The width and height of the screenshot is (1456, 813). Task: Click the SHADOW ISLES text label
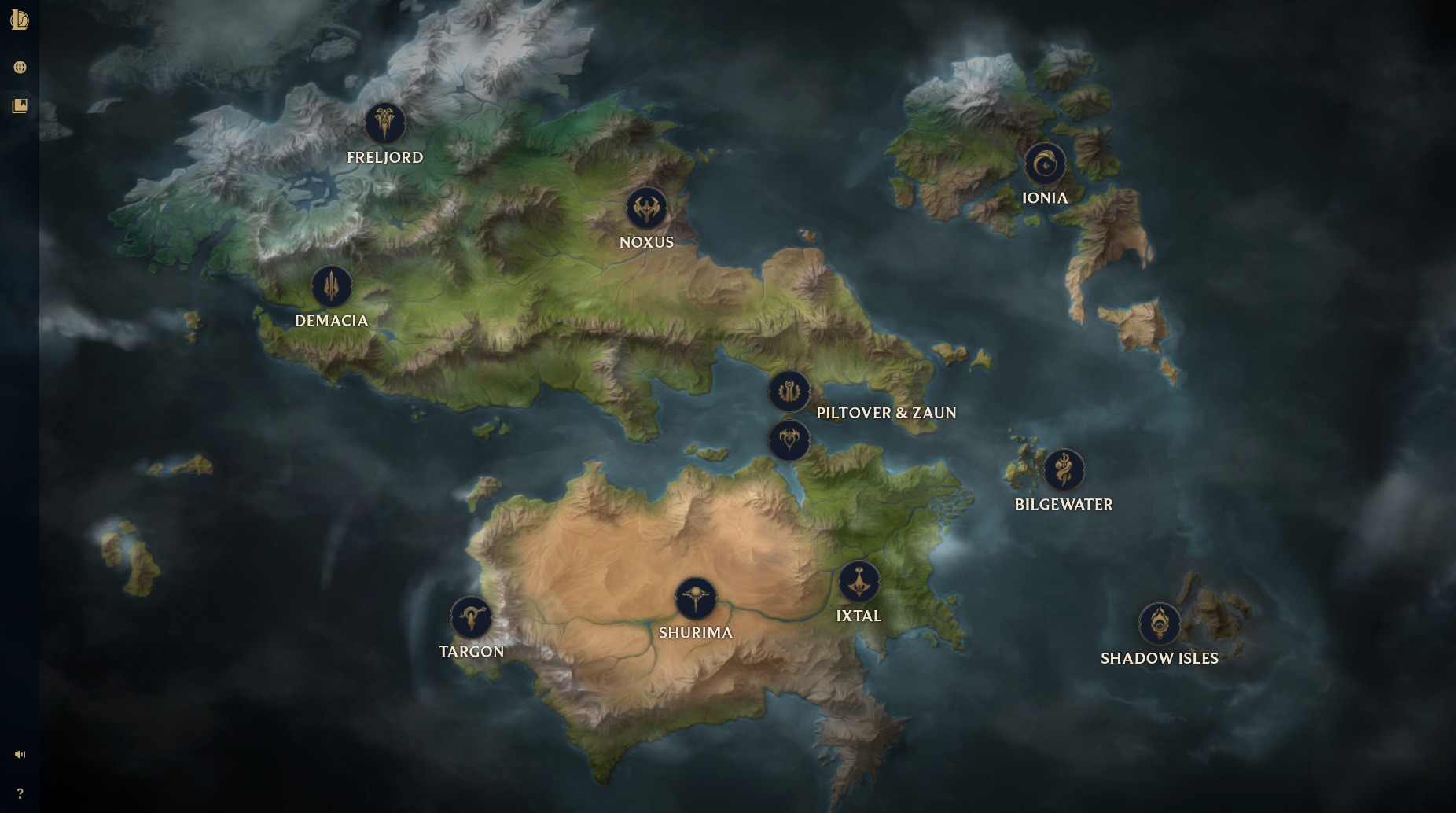pyautogui.click(x=1160, y=658)
